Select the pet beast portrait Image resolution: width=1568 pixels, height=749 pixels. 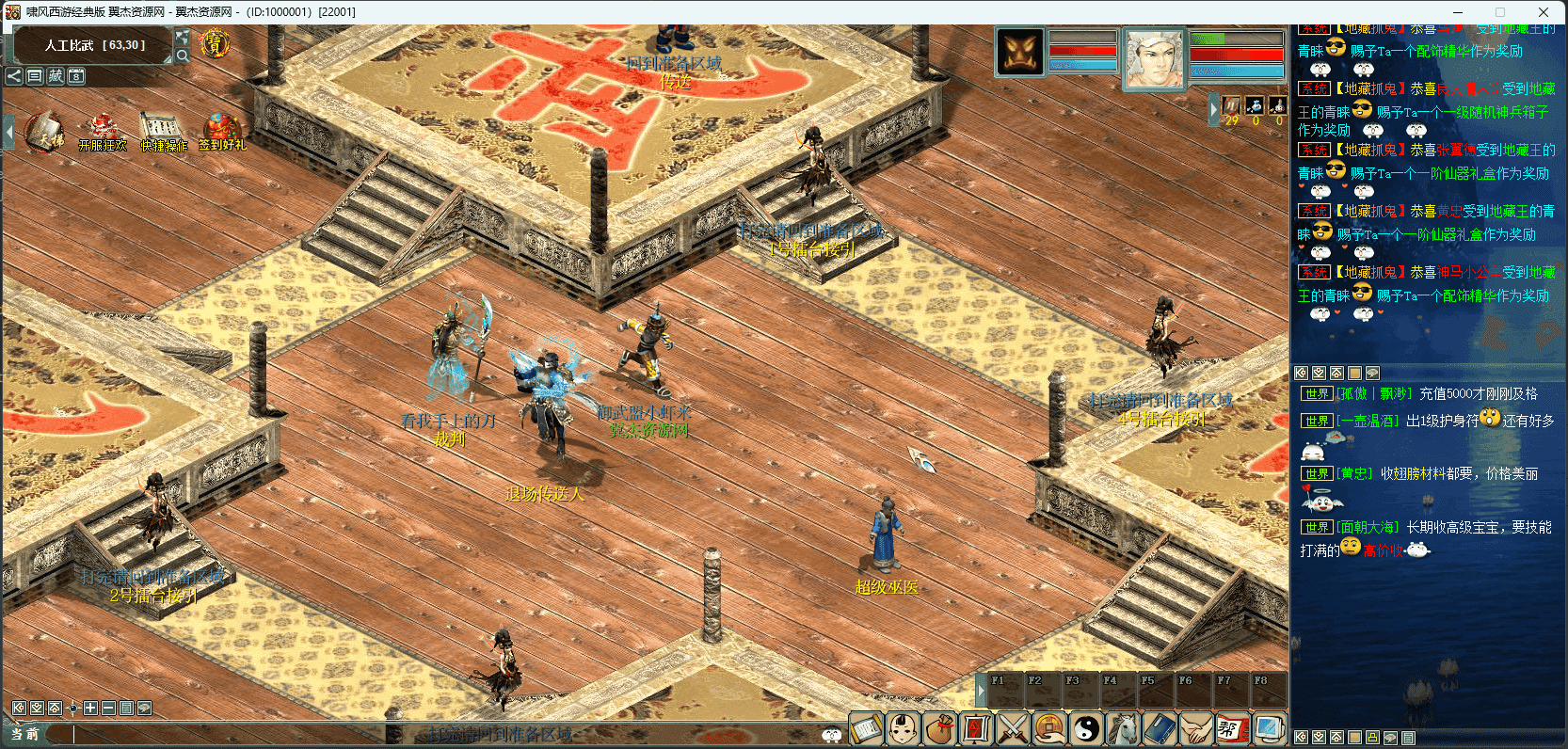(1020, 52)
